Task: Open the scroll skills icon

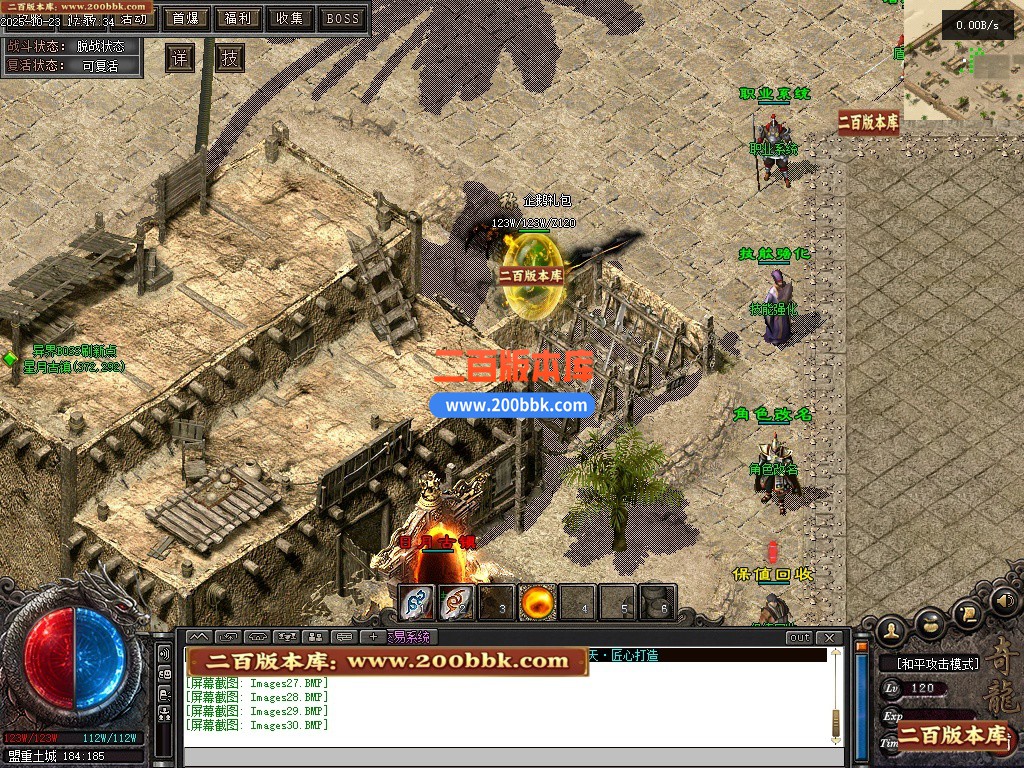Action: point(967,613)
